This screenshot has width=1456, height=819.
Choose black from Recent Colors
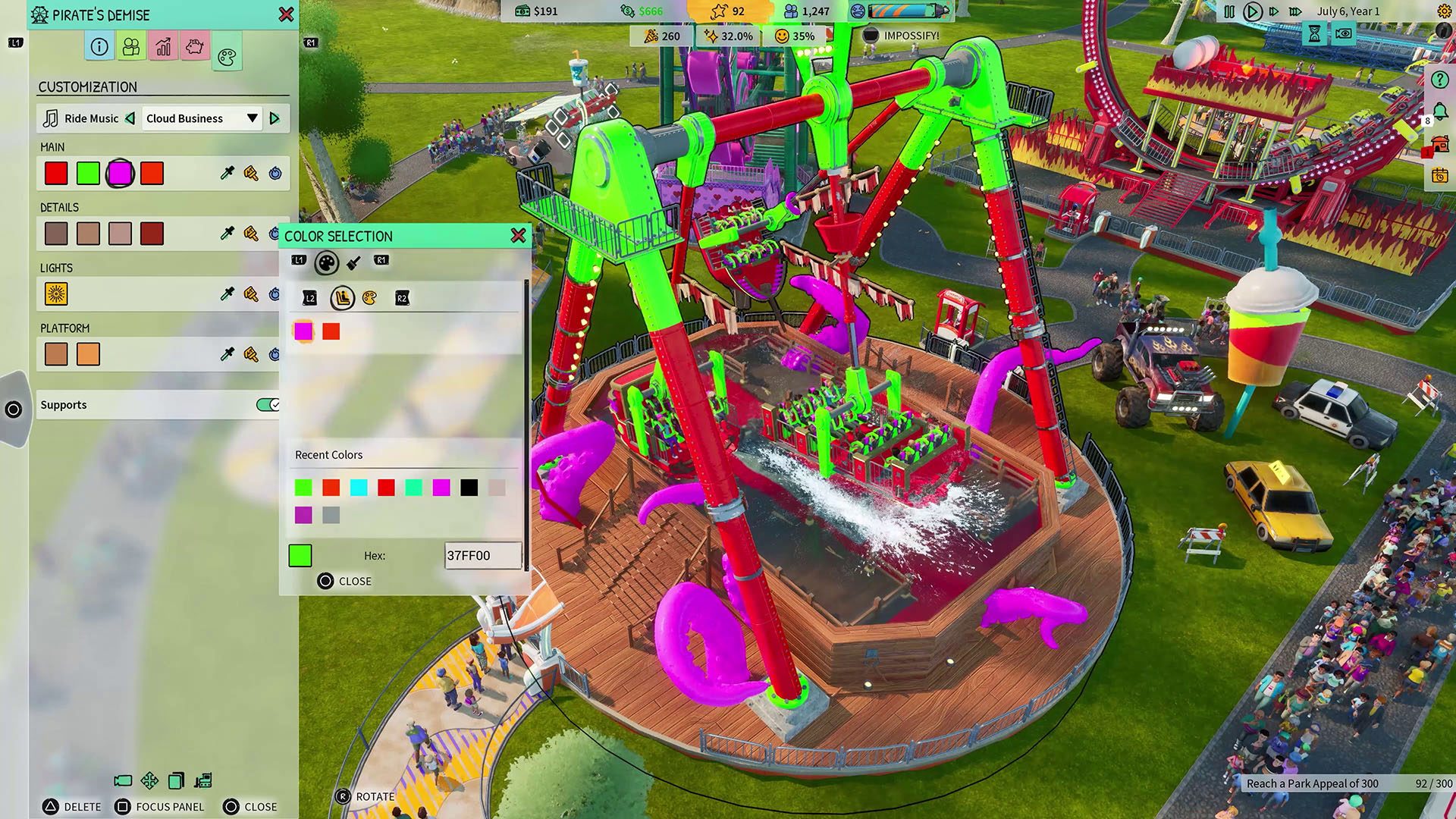tap(469, 488)
